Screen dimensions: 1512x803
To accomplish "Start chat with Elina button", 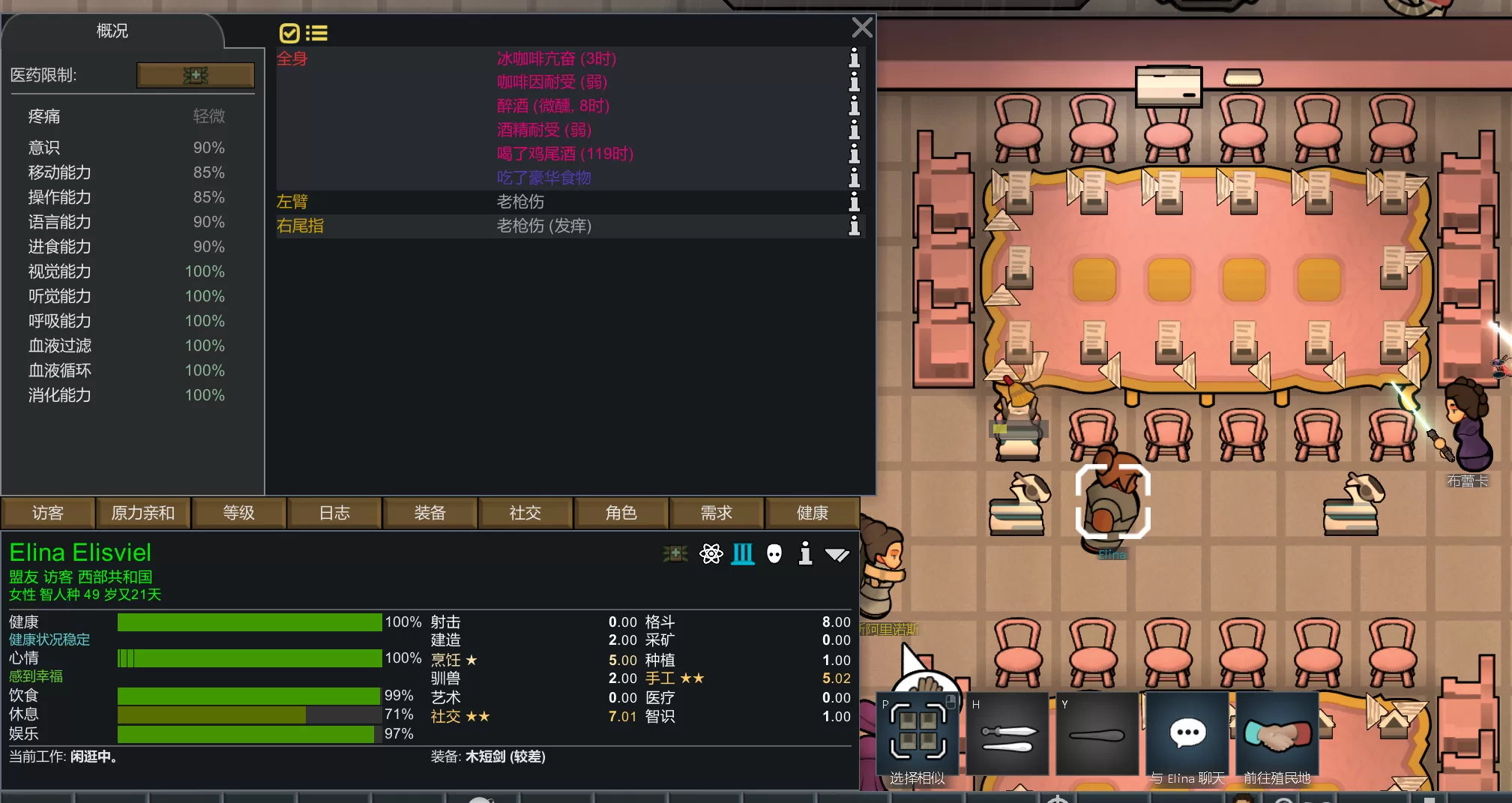I will click(x=1187, y=735).
